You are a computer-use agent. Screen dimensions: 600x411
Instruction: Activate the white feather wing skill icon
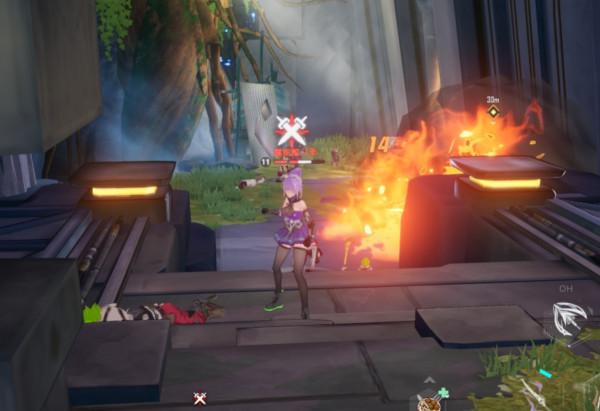pos(566,320)
